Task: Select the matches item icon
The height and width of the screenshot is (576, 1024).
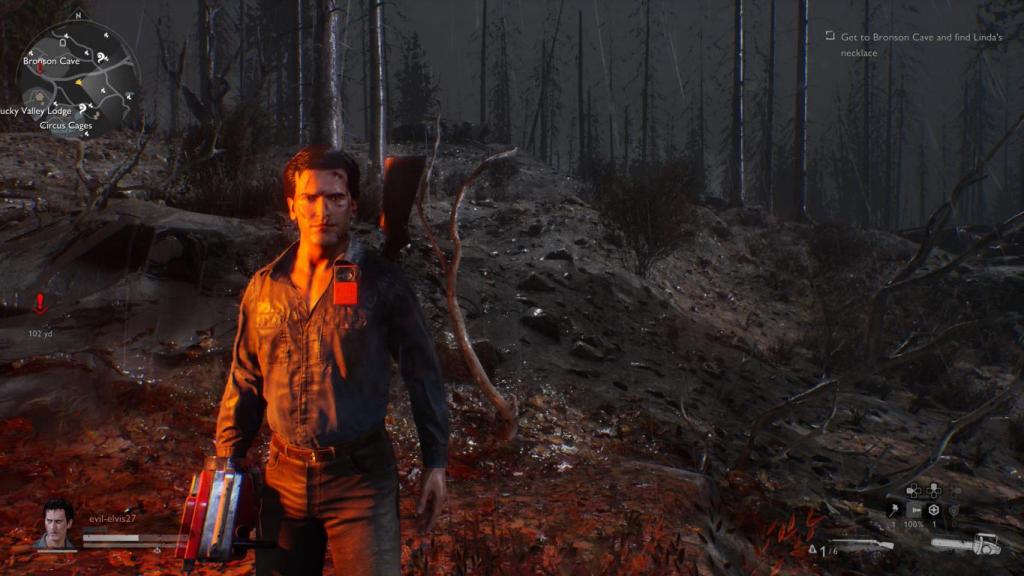Action: [x=892, y=510]
